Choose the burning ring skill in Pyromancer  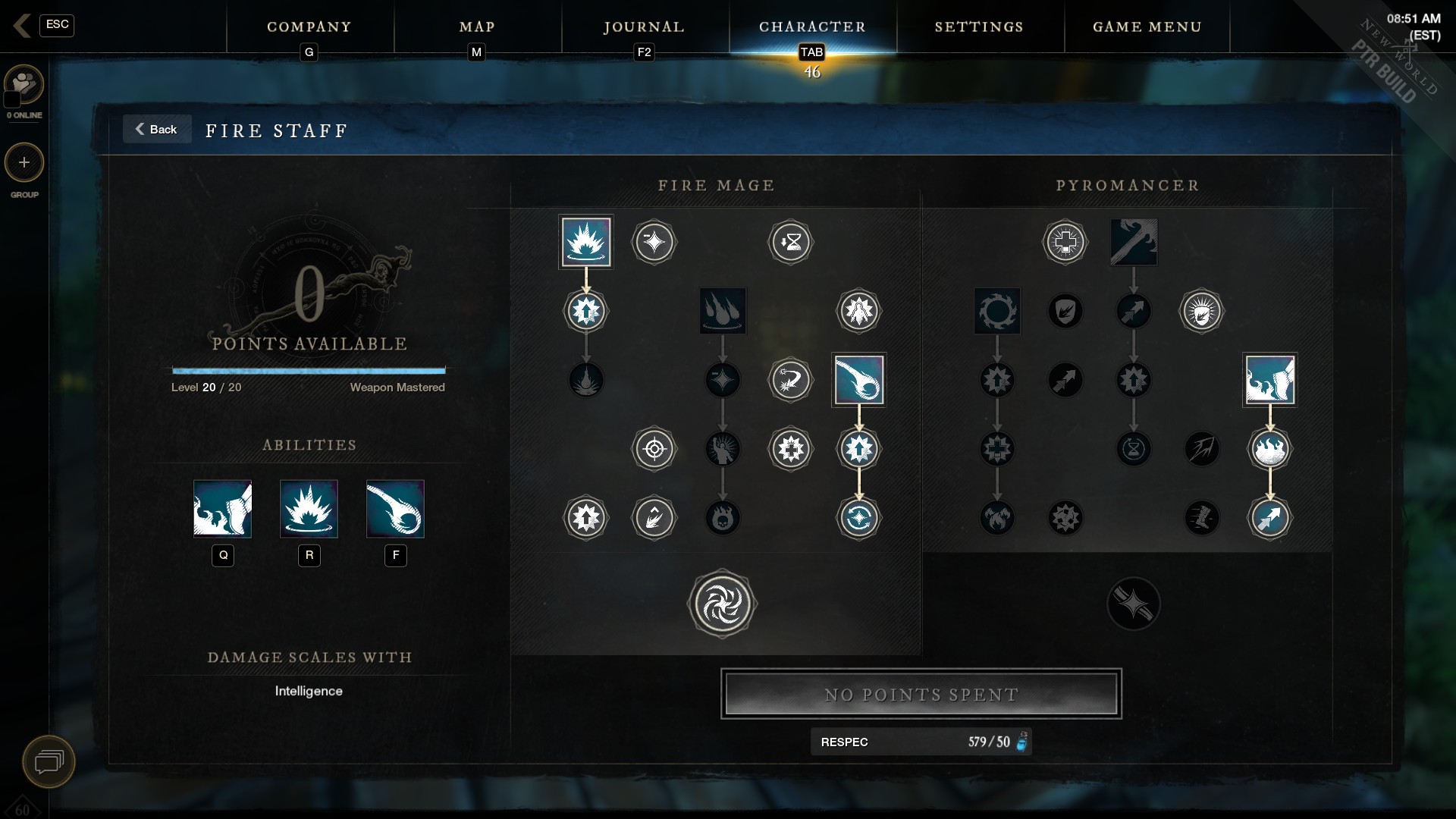coord(996,311)
